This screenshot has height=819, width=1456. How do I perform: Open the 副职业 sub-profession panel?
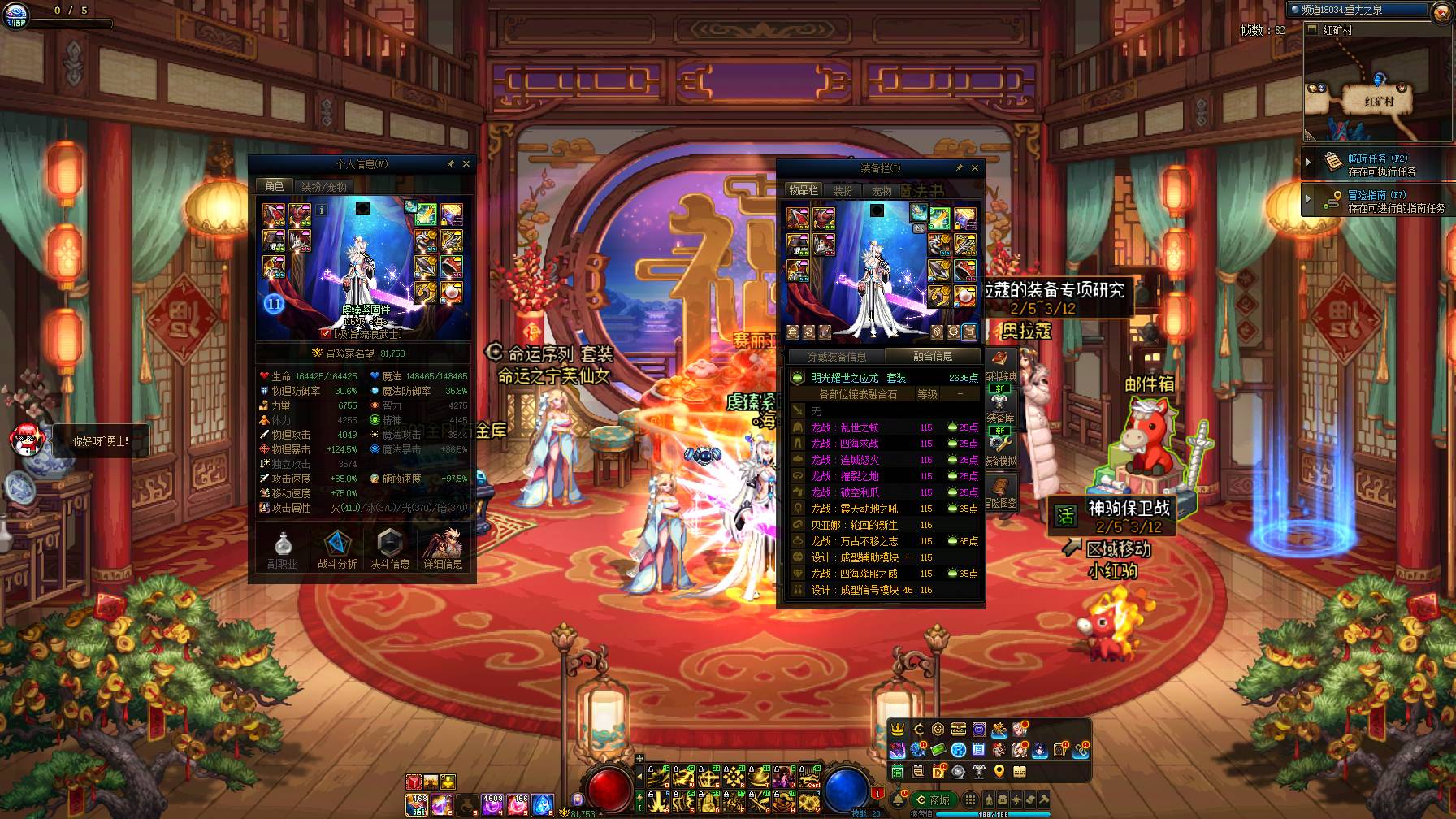(283, 550)
